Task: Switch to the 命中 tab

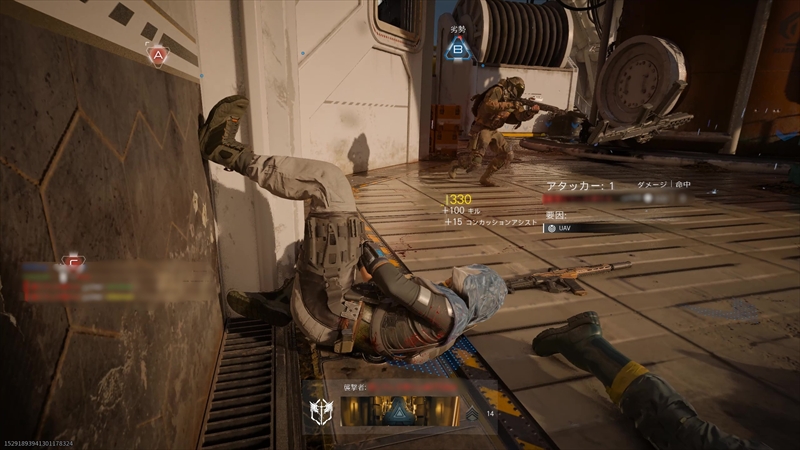Action: (x=684, y=185)
